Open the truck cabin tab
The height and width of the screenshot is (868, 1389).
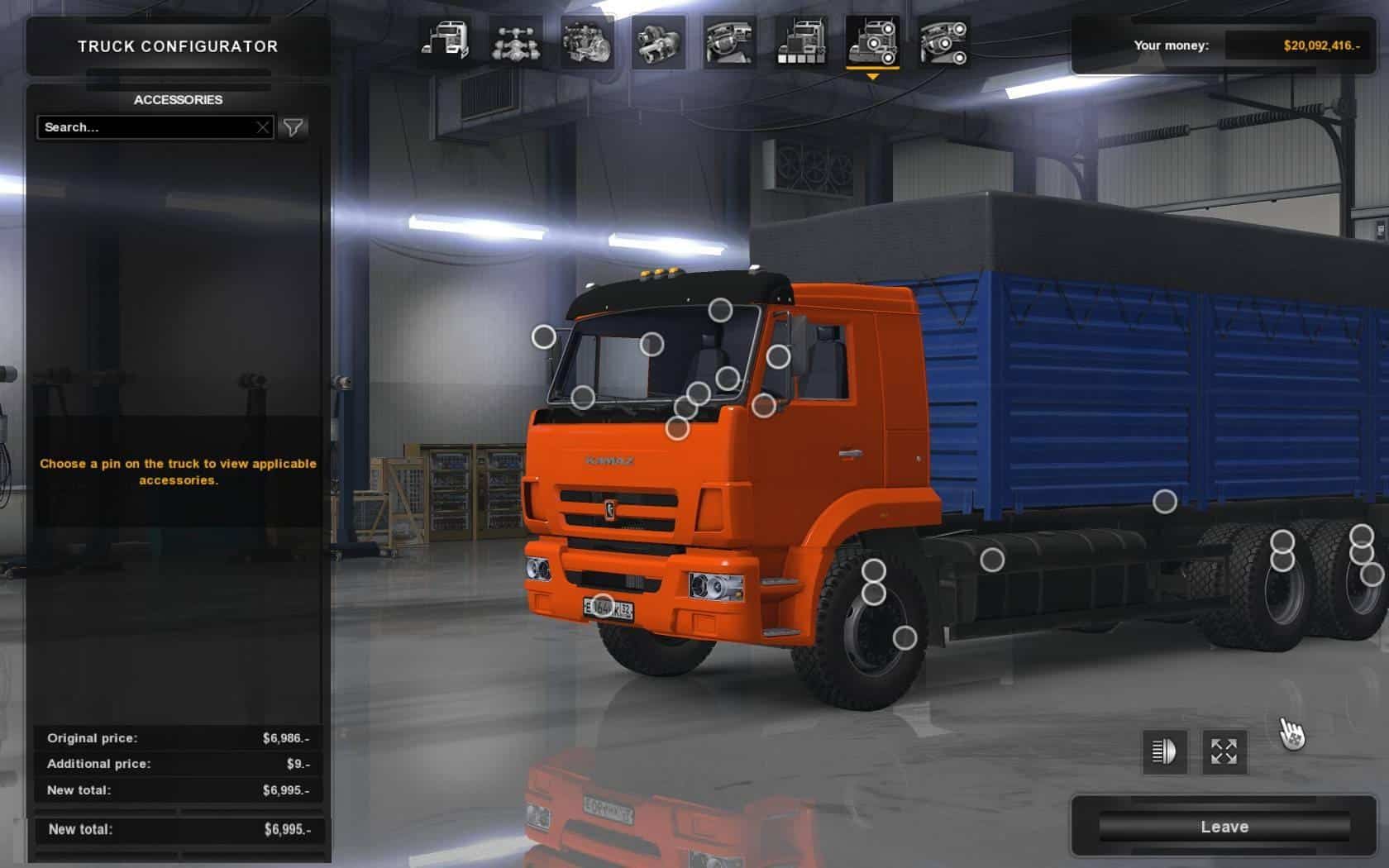point(445,41)
